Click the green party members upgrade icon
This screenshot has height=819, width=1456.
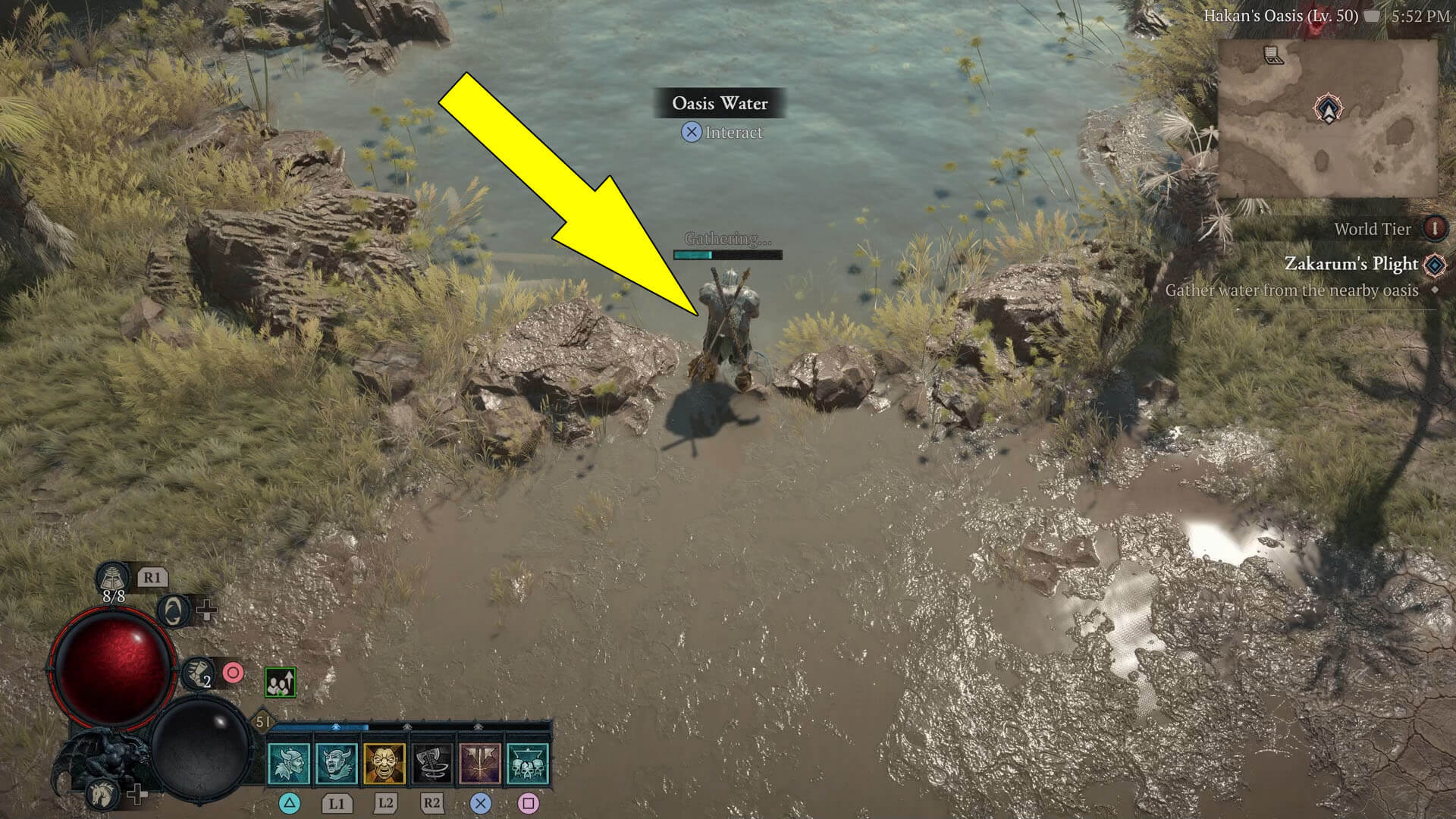pos(281,682)
